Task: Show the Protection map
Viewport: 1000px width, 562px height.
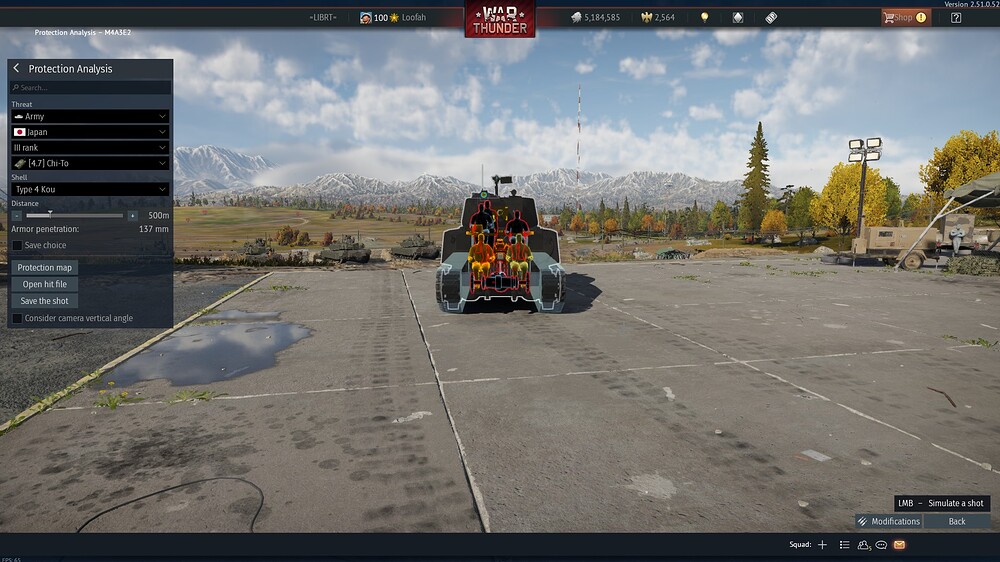Action: tap(45, 268)
